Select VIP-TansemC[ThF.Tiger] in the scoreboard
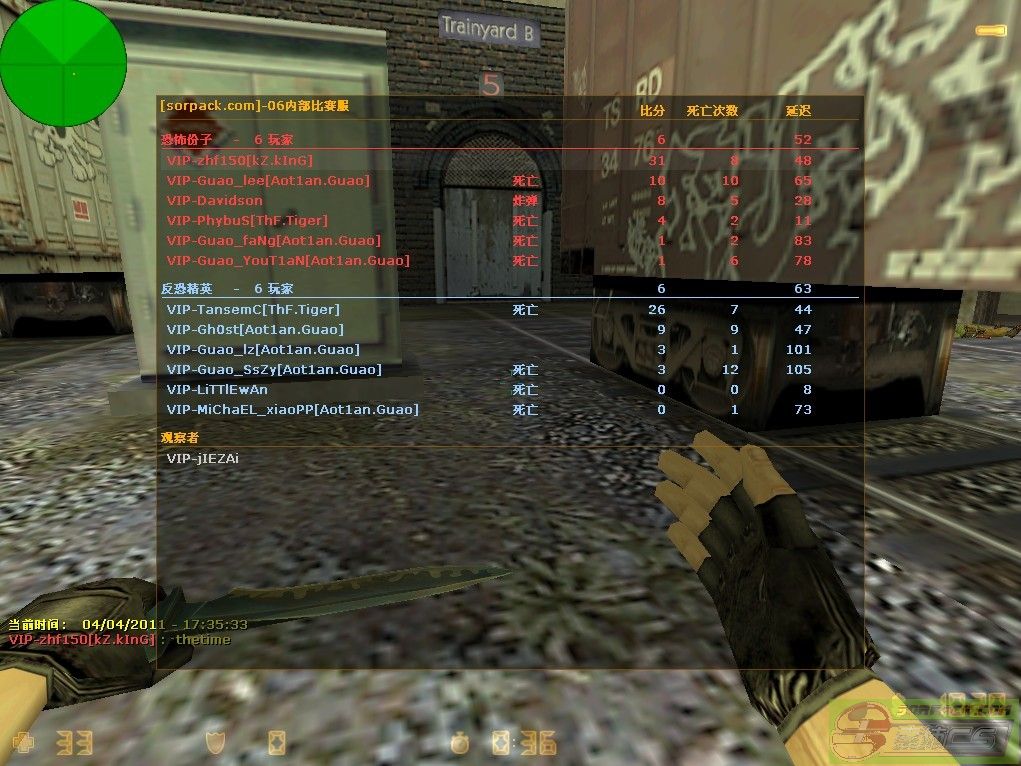The height and width of the screenshot is (766, 1021). pyautogui.click(x=253, y=309)
